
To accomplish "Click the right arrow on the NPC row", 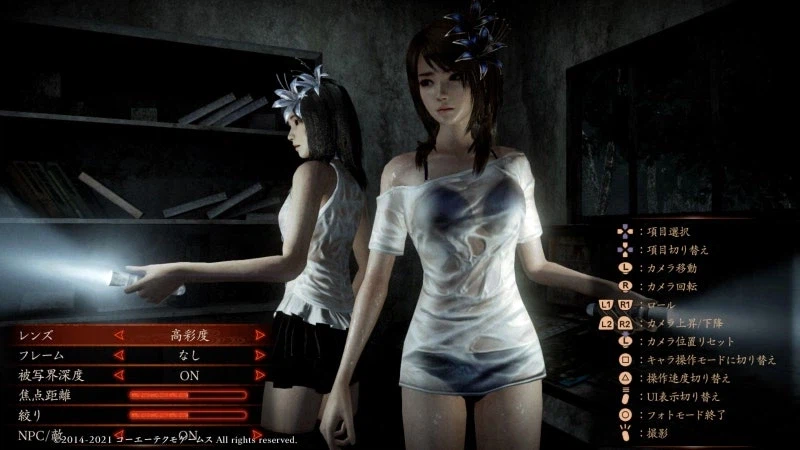I will (260, 434).
